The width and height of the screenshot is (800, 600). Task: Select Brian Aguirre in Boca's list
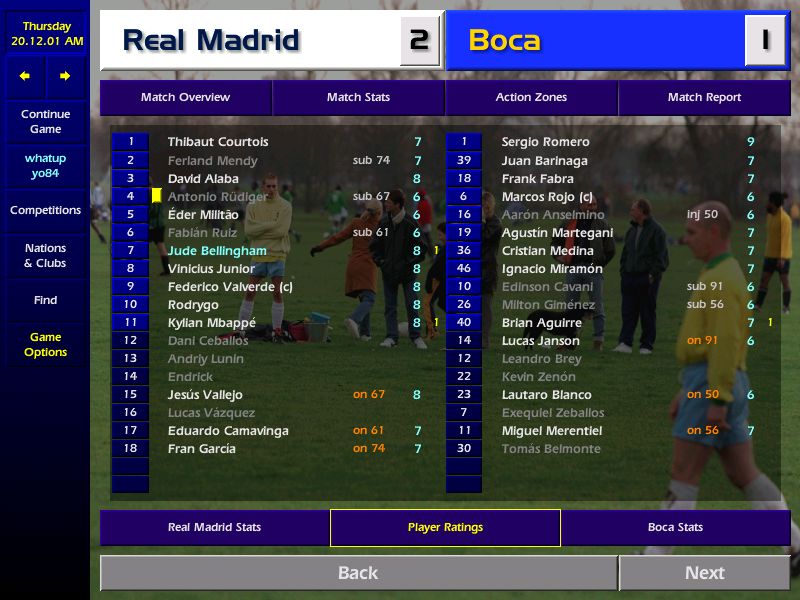pos(541,323)
